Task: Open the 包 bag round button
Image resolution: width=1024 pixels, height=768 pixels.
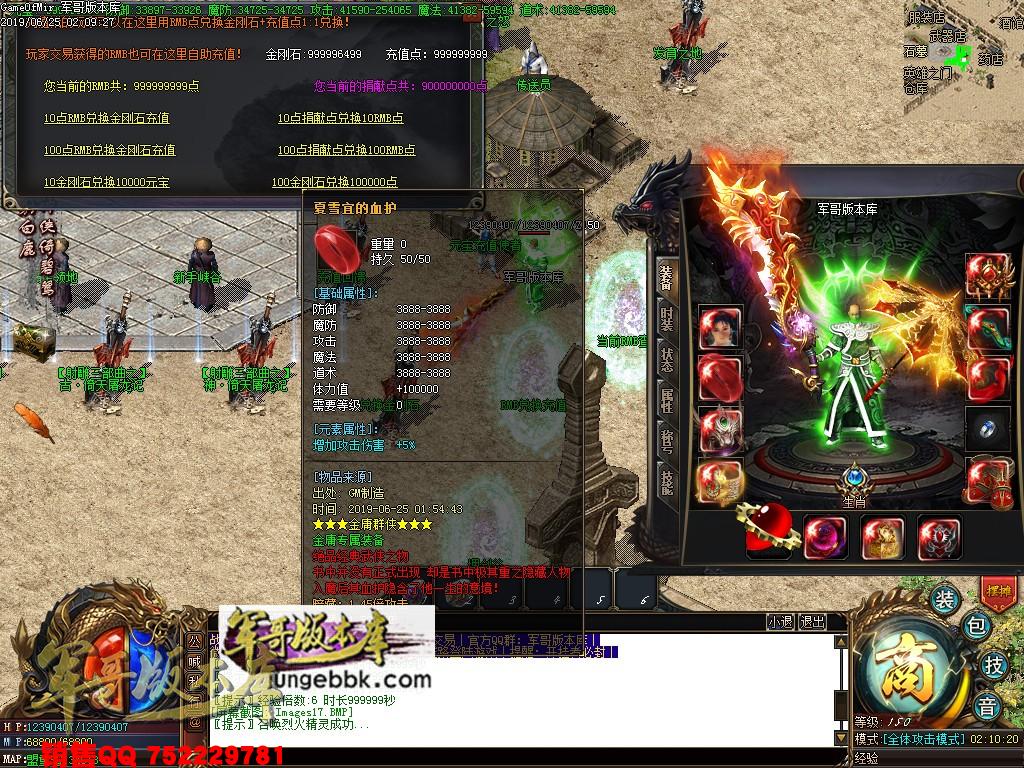Action: pyautogui.click(x=976, y=627)
